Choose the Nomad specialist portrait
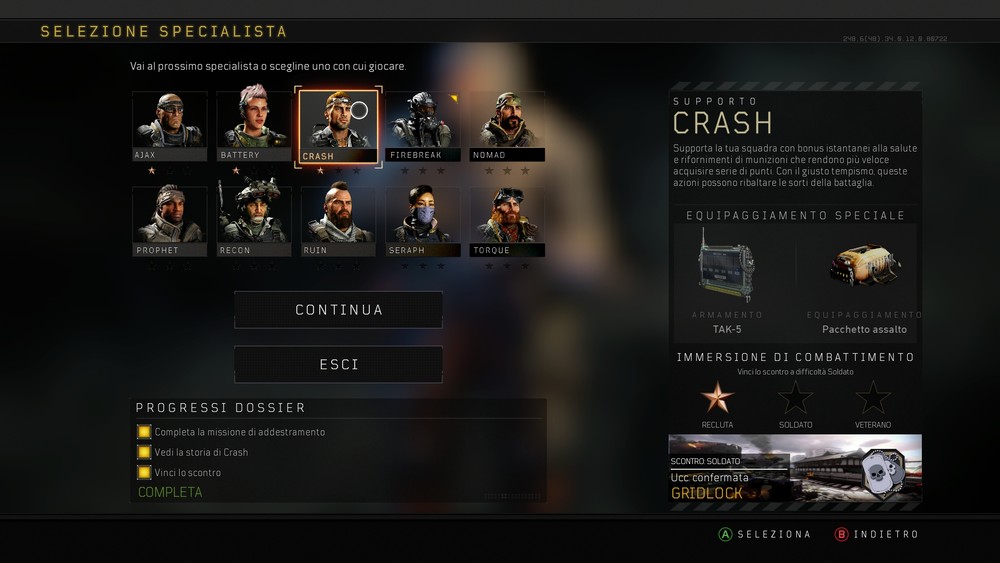Viewport: 1000px width, 563px height. coord(507,125)
